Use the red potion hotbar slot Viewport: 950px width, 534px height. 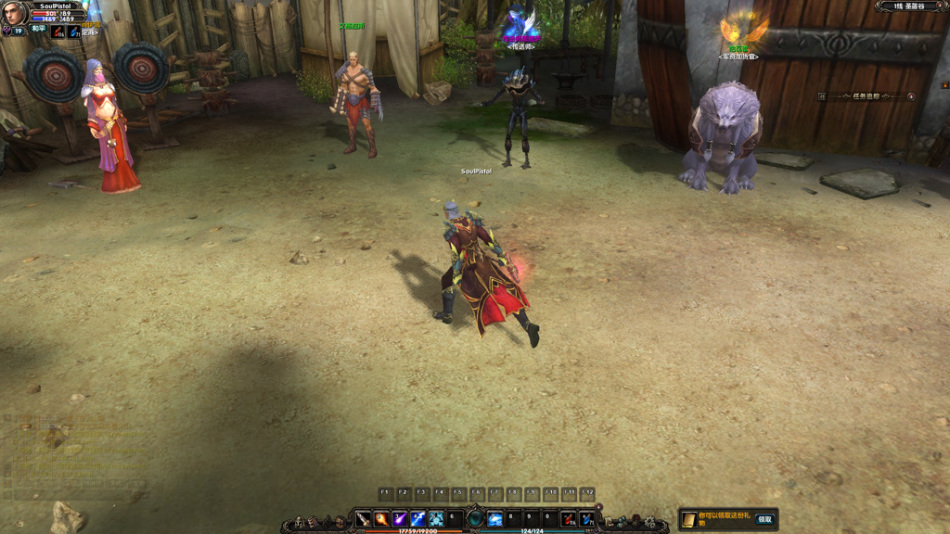(568, 519)
